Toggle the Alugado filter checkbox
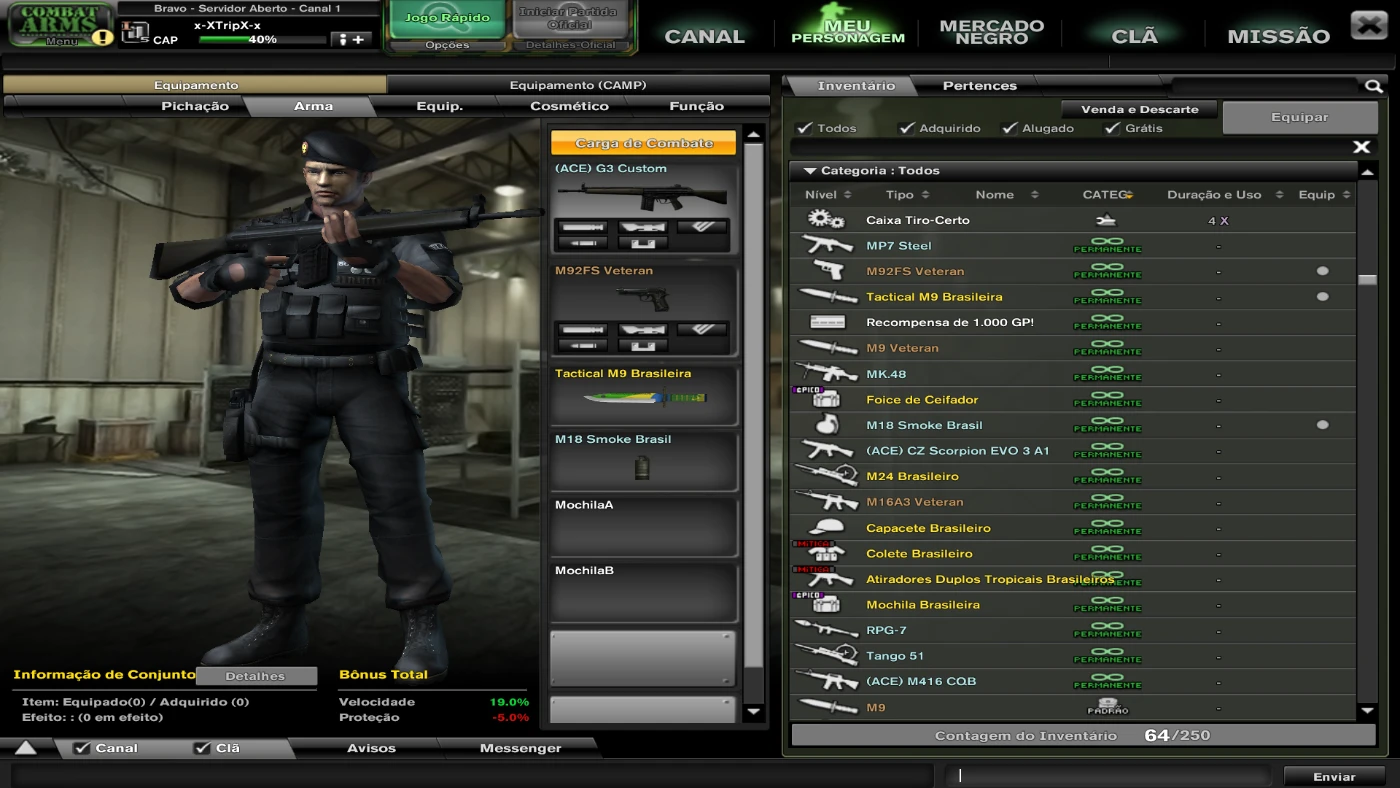Screen dimensions: 1400x788 point(1010,128)
